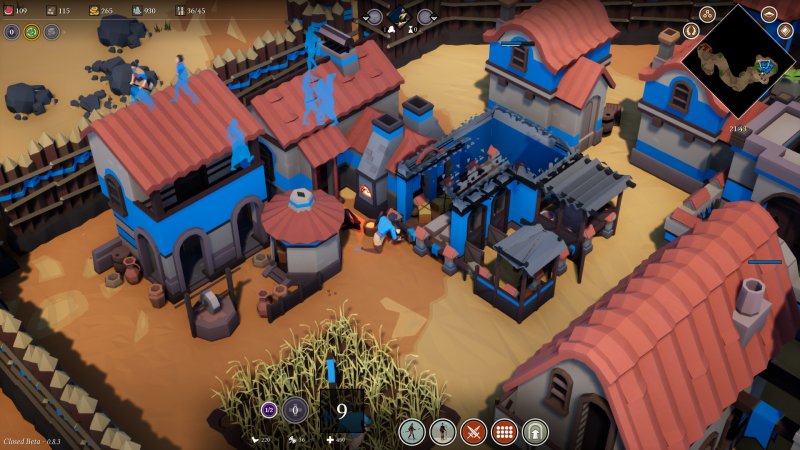This screenshot has height=450, width=800.
Task: Select the faction emblem at top centre
Action: pos(399,14)
